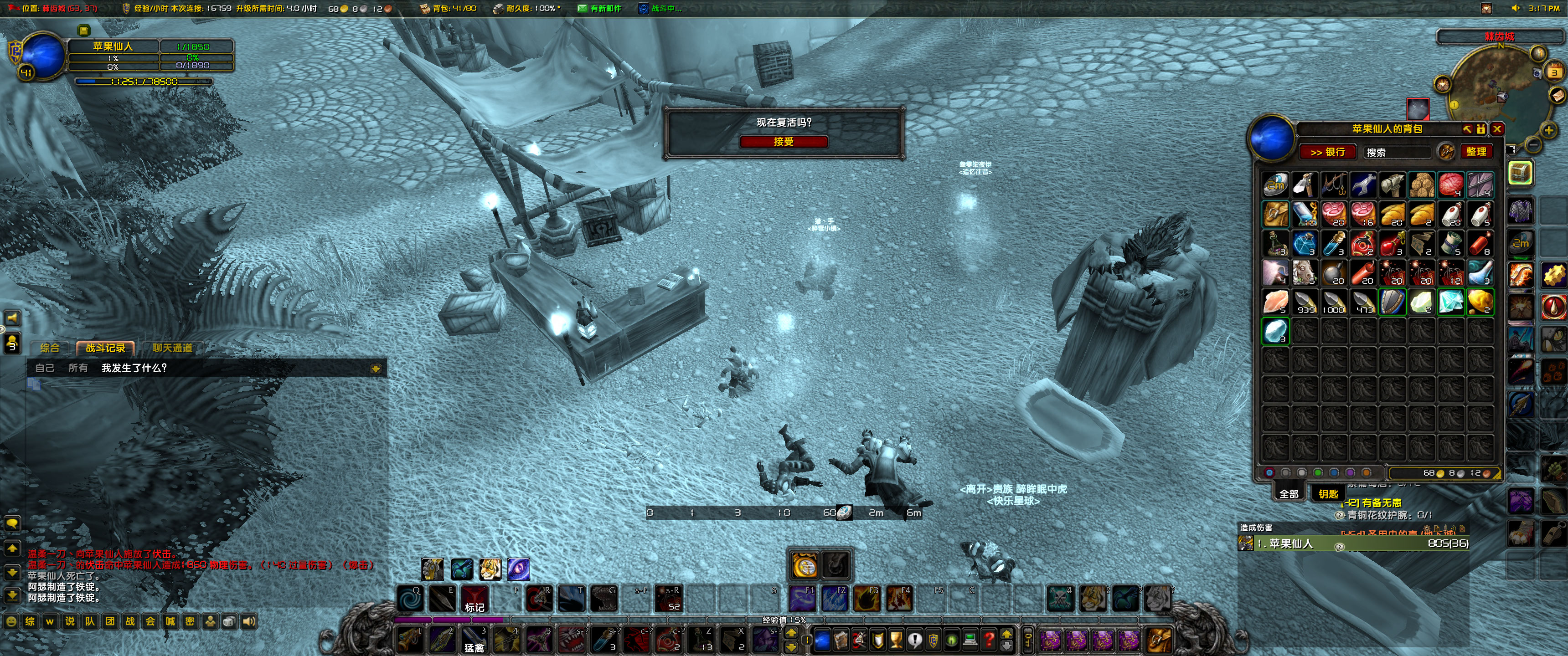Click the 搜索 search field in bag window
Image resolution: width=1568 pixels, height=656 pixels.
click(1397, 152)
